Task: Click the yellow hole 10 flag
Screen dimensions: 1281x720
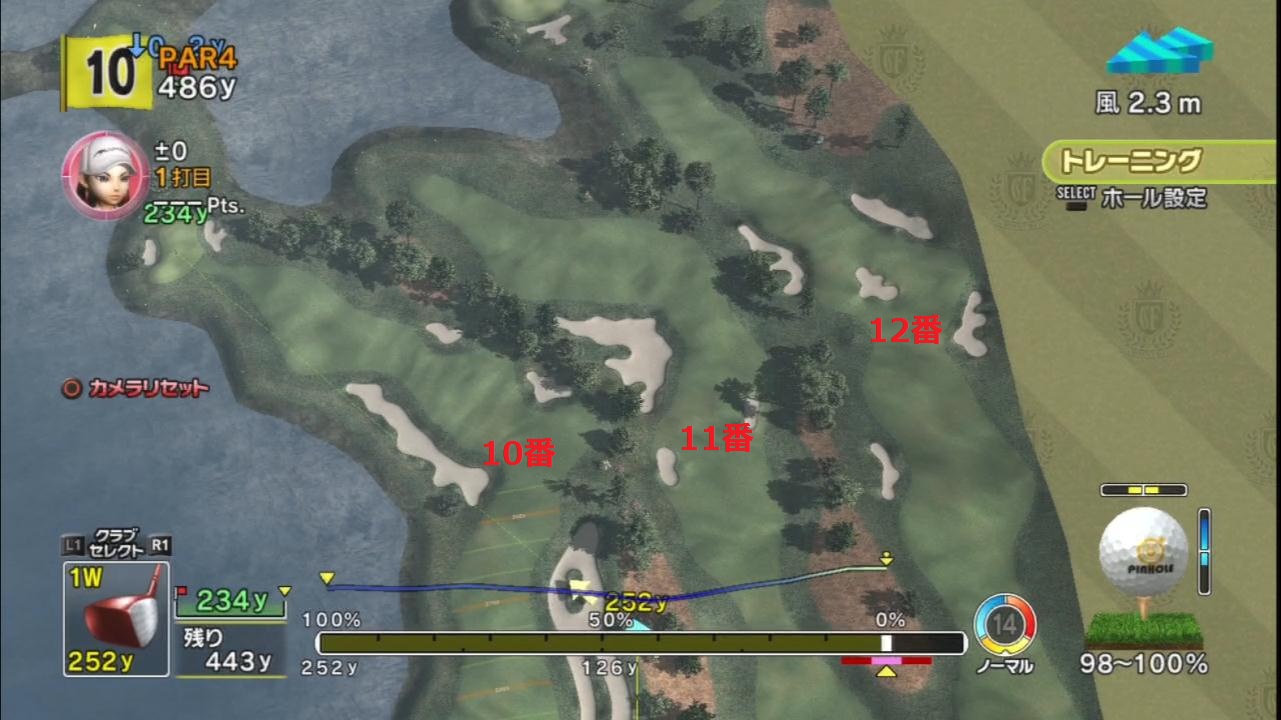Action: 107,73
